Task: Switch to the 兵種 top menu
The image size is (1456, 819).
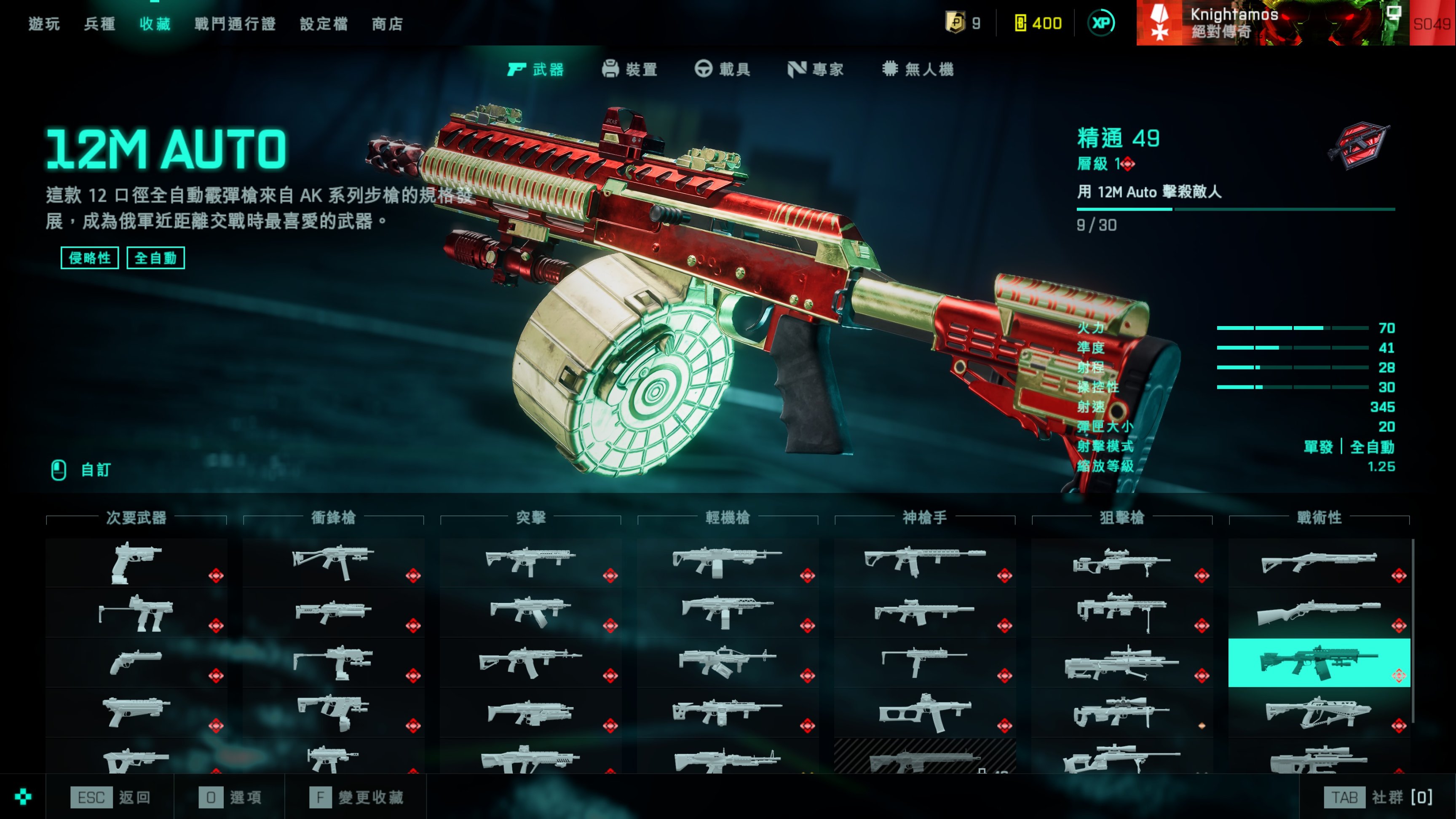Action: tap(99, 24)
